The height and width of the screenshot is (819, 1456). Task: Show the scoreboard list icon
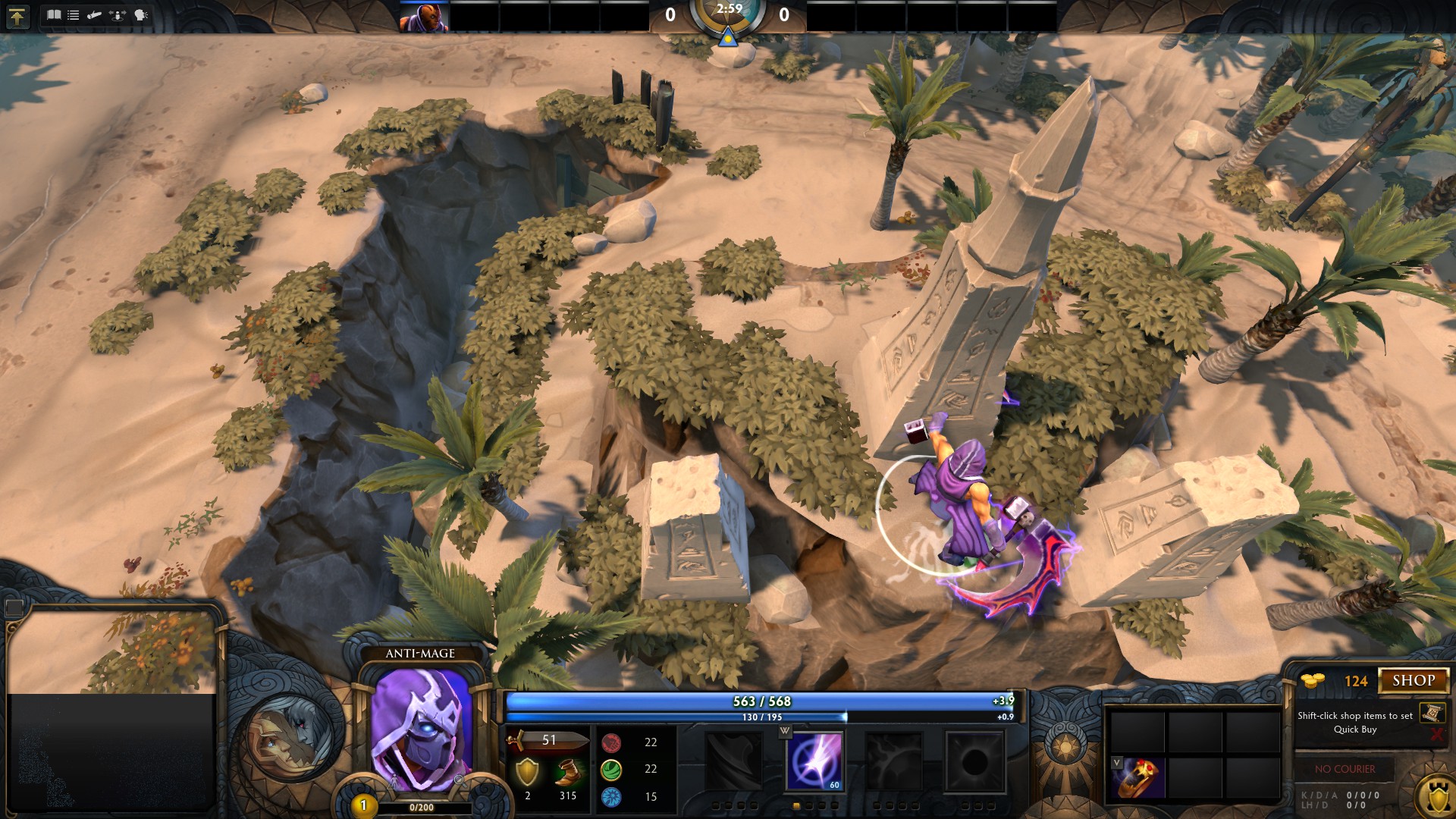74,15
